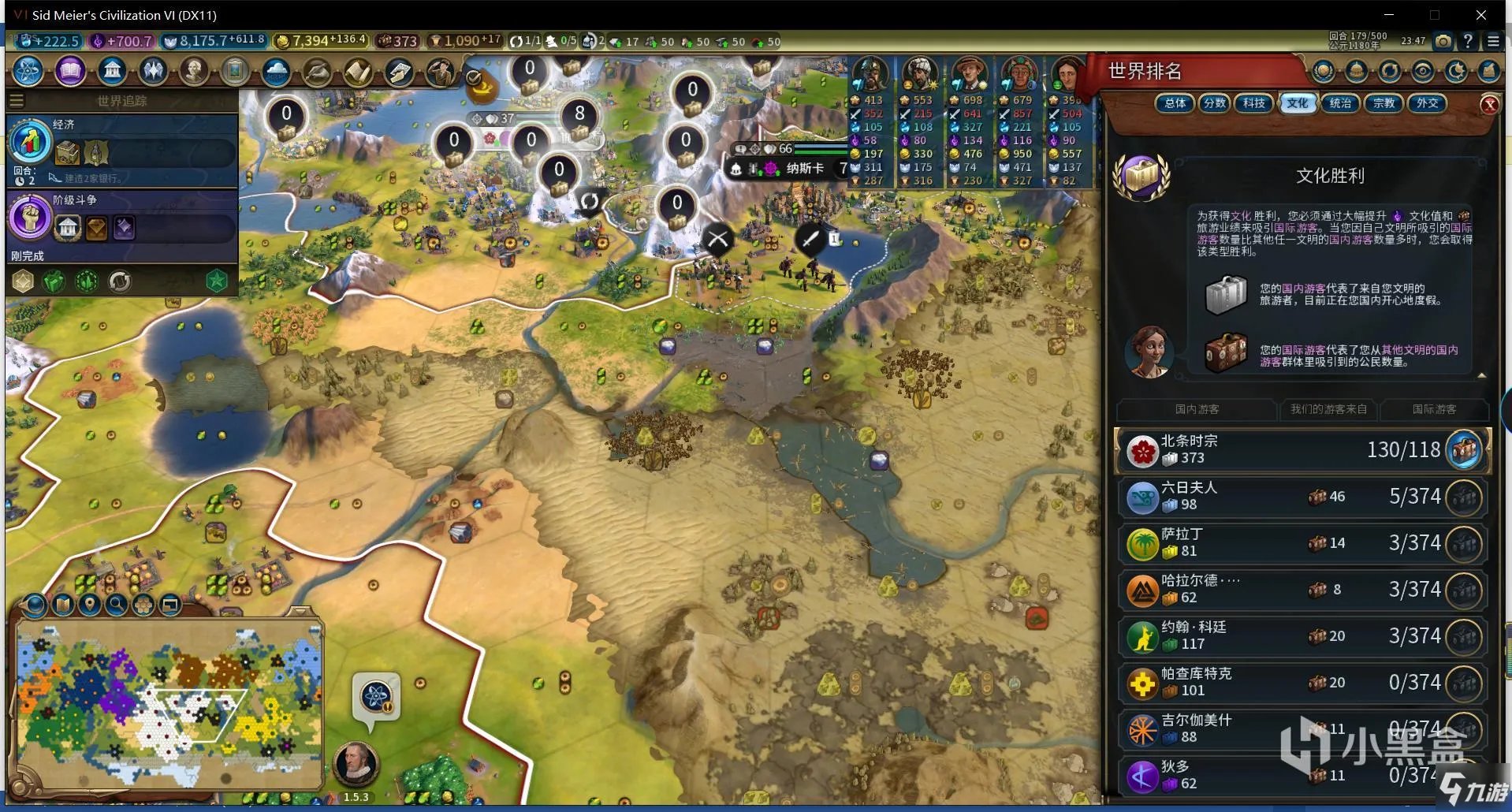Viewport: 1512px width, 812px height.
Task: Close the World Rankings panel
Action: (x=1489, y=105)
